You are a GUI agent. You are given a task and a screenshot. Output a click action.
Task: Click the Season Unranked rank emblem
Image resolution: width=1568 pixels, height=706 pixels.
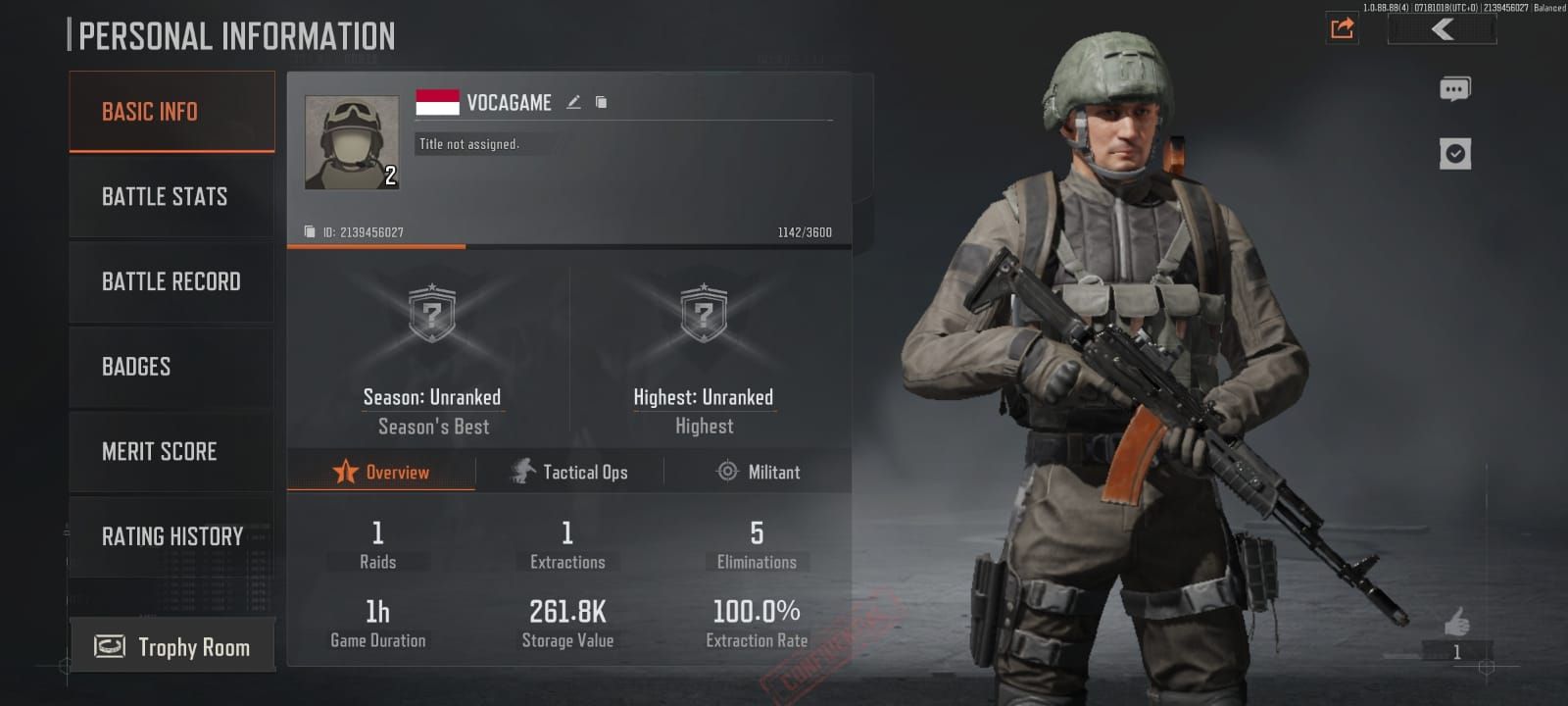click(432, 314)
